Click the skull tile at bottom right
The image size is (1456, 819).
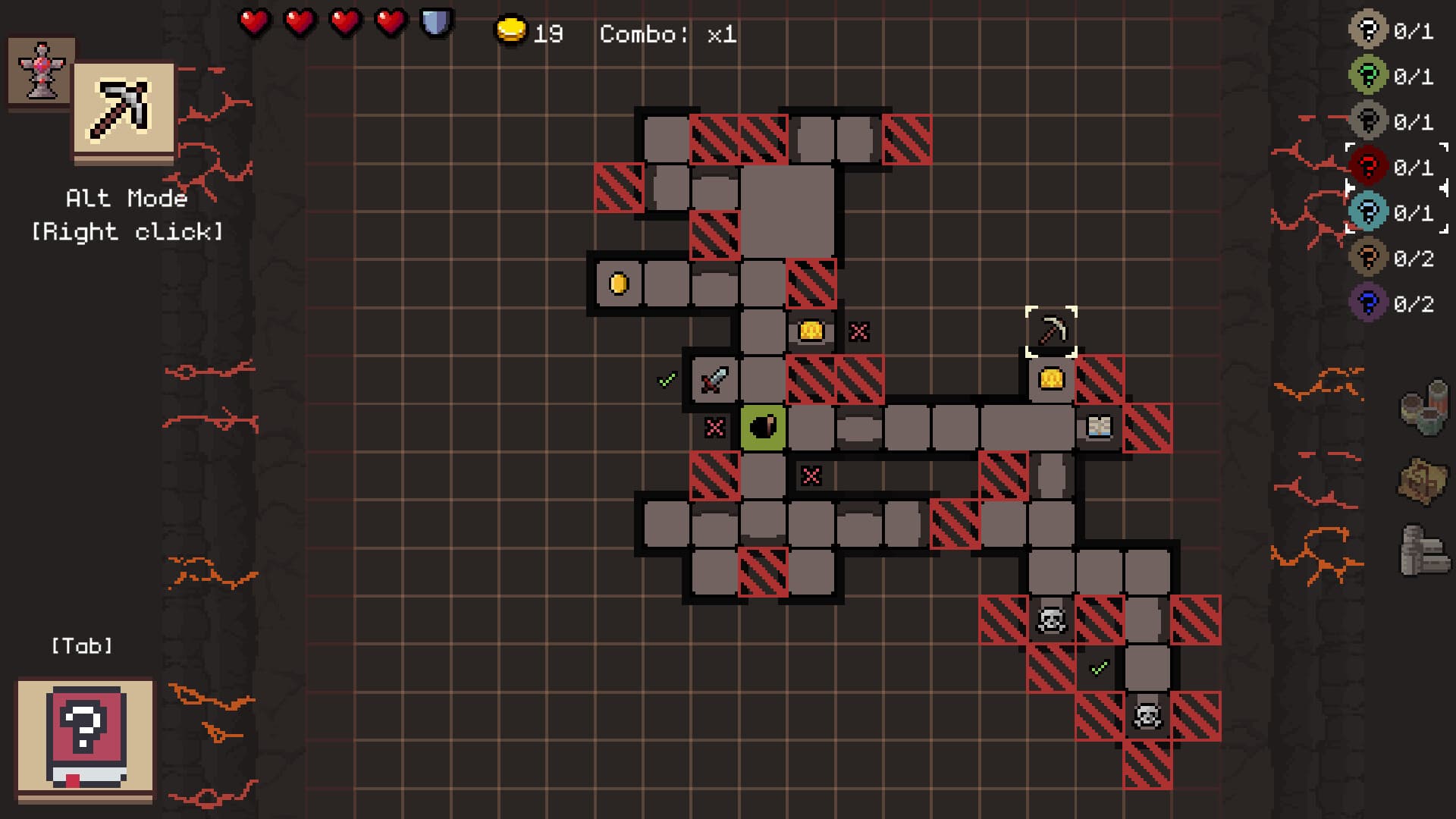point(1147,714)
